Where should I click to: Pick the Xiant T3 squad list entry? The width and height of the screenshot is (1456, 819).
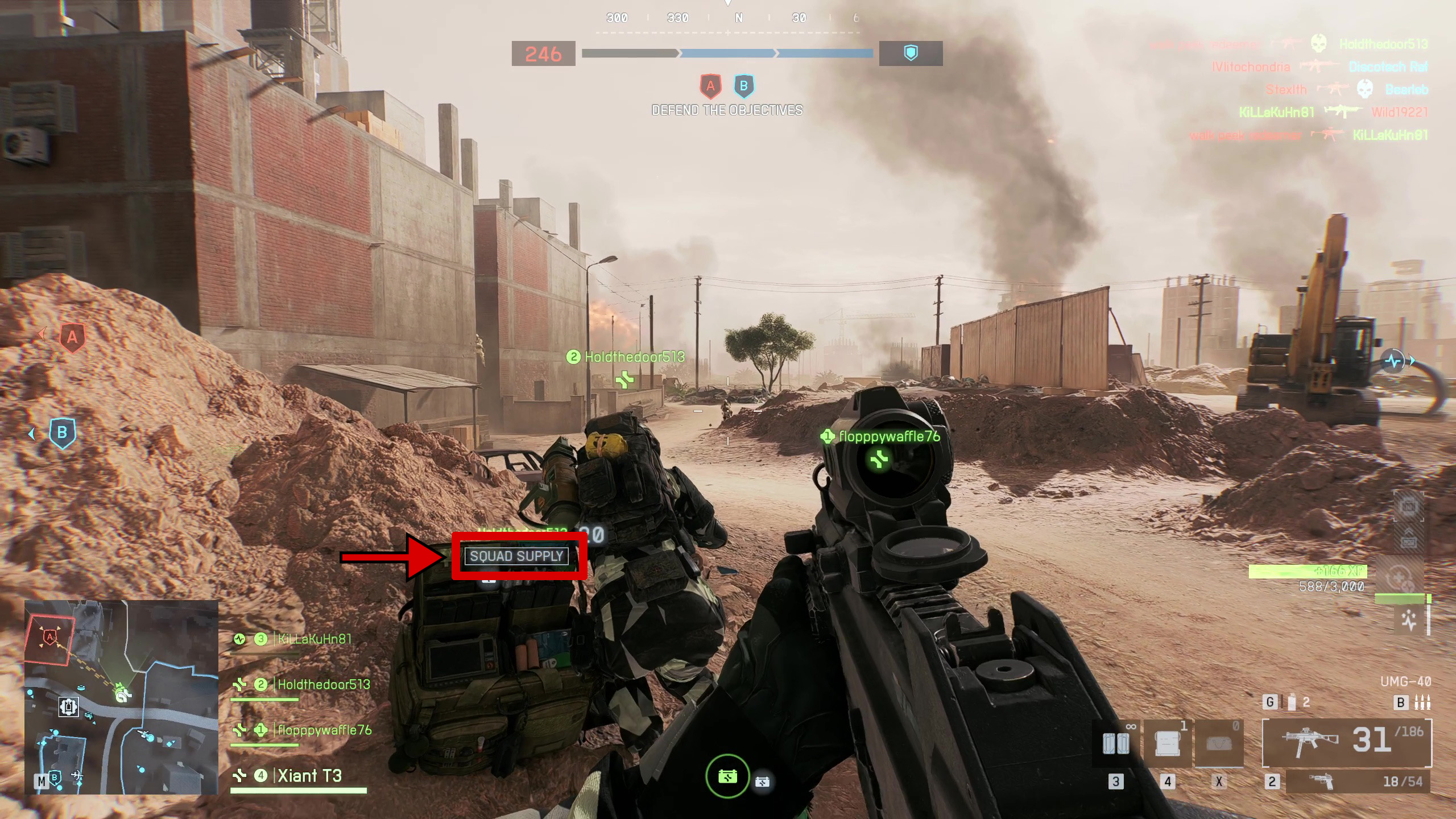pyautogui.click(x=309, y=776)
